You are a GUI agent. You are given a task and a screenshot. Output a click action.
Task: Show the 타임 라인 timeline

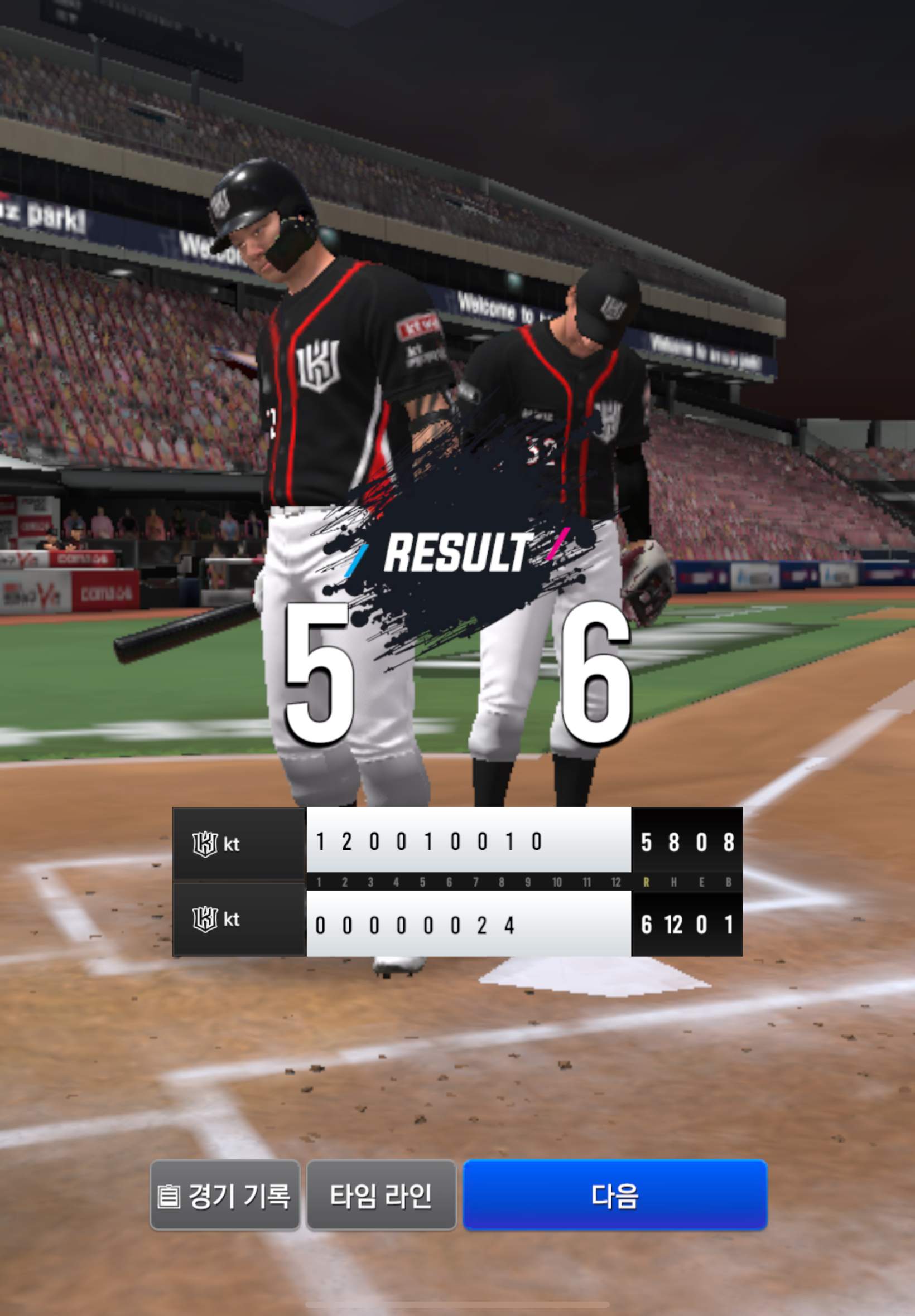click(x=381, y=1195)
